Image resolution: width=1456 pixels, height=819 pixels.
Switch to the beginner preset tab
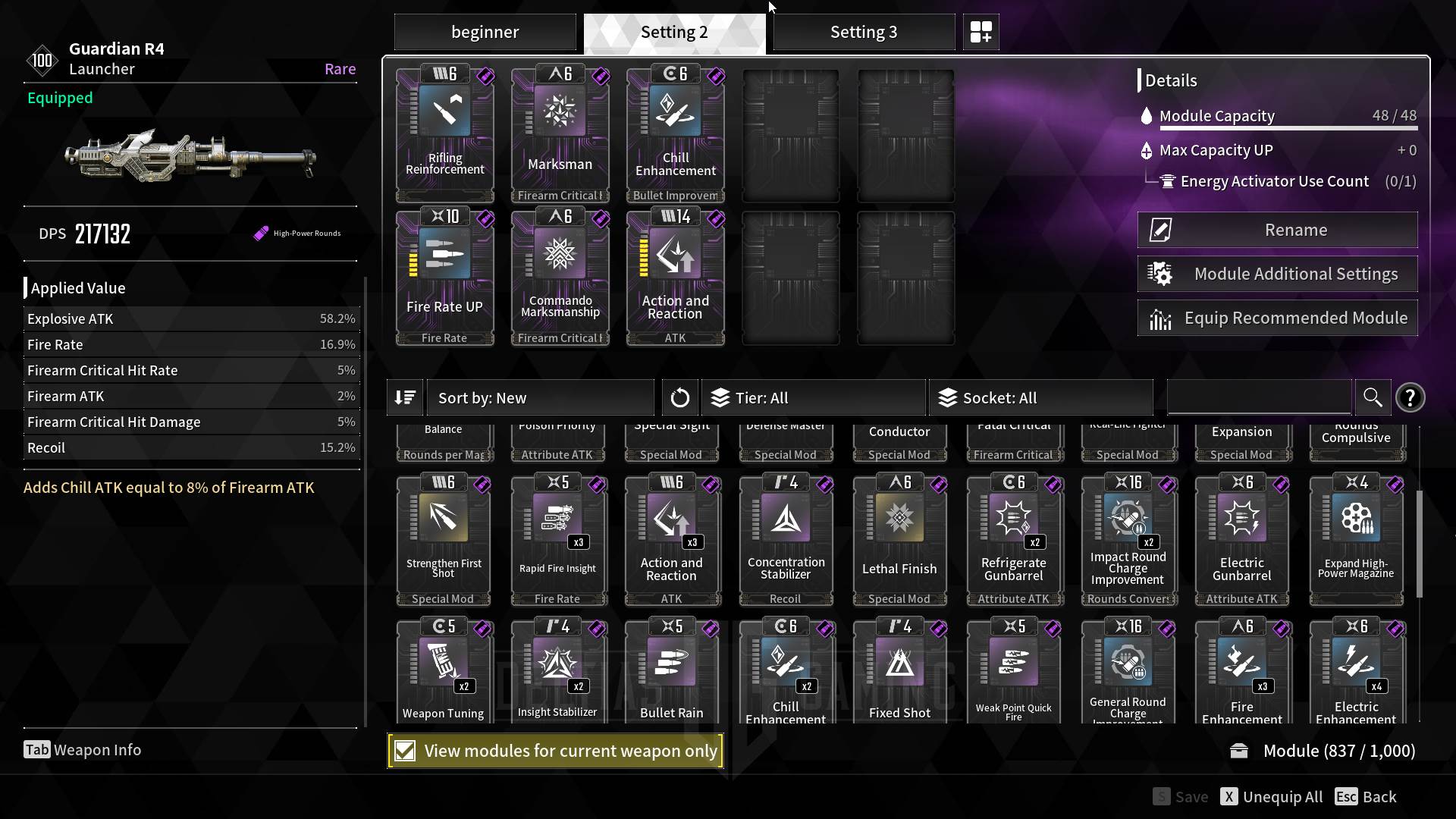pos(485,32)
